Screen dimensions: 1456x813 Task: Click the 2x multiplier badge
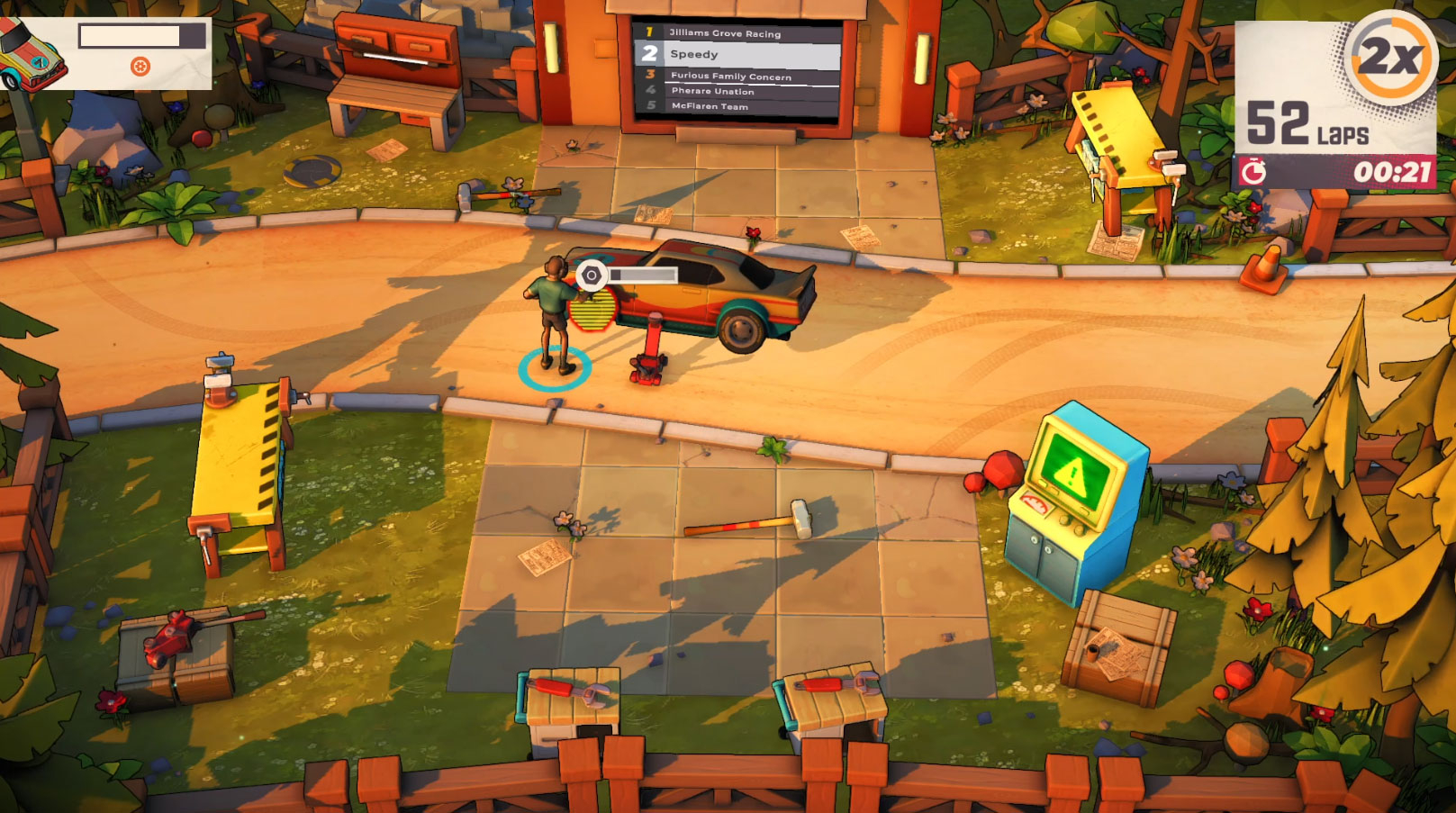coord(1390,57)
